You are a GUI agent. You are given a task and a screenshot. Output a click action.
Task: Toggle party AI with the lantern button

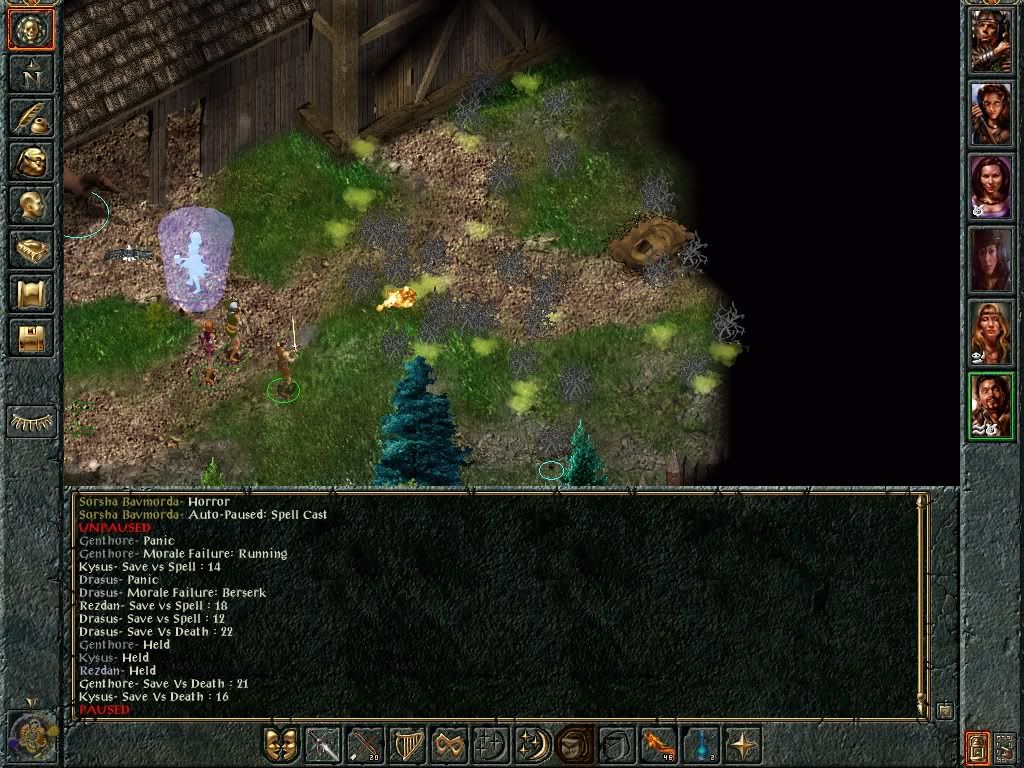pos(977,746)
